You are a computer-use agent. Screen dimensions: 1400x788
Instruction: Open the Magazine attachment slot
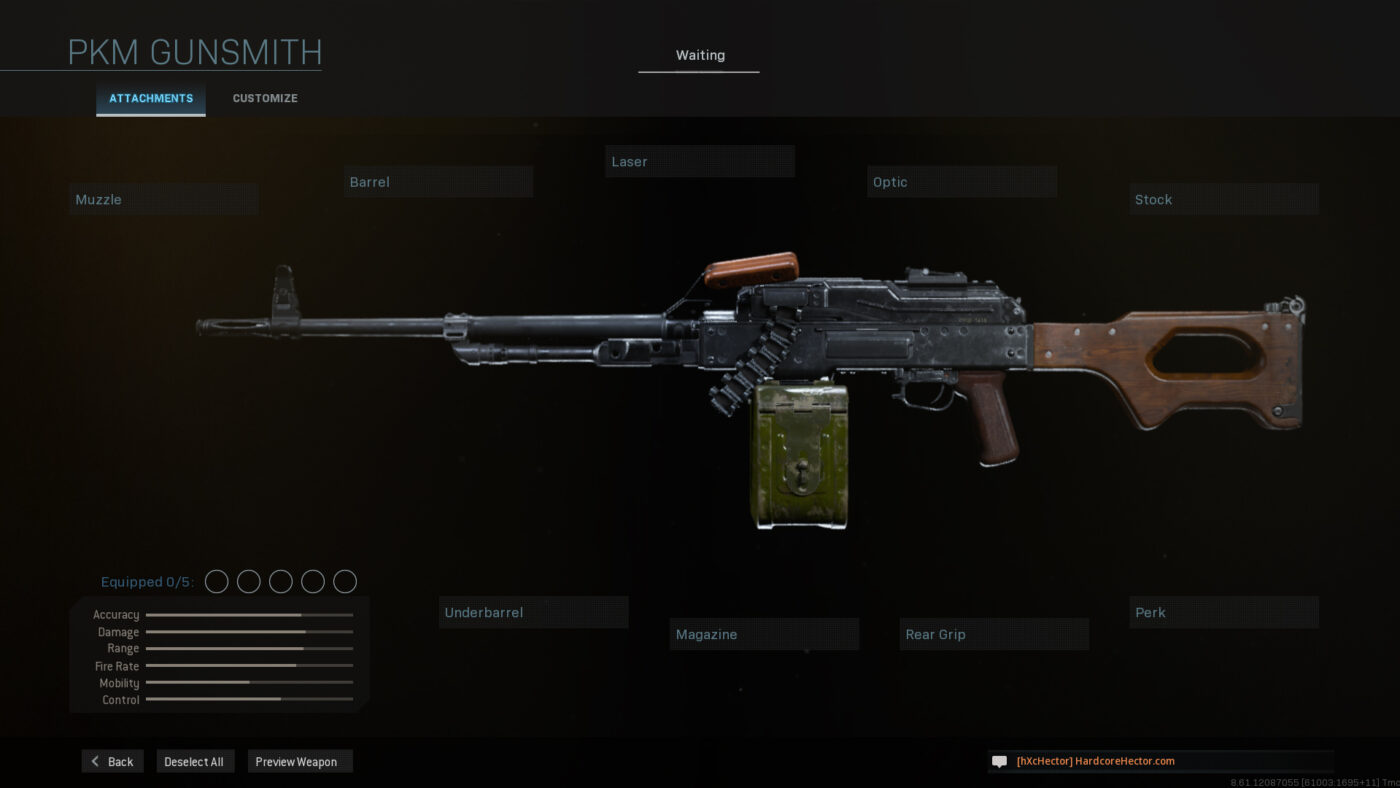[x=764, y=634]
